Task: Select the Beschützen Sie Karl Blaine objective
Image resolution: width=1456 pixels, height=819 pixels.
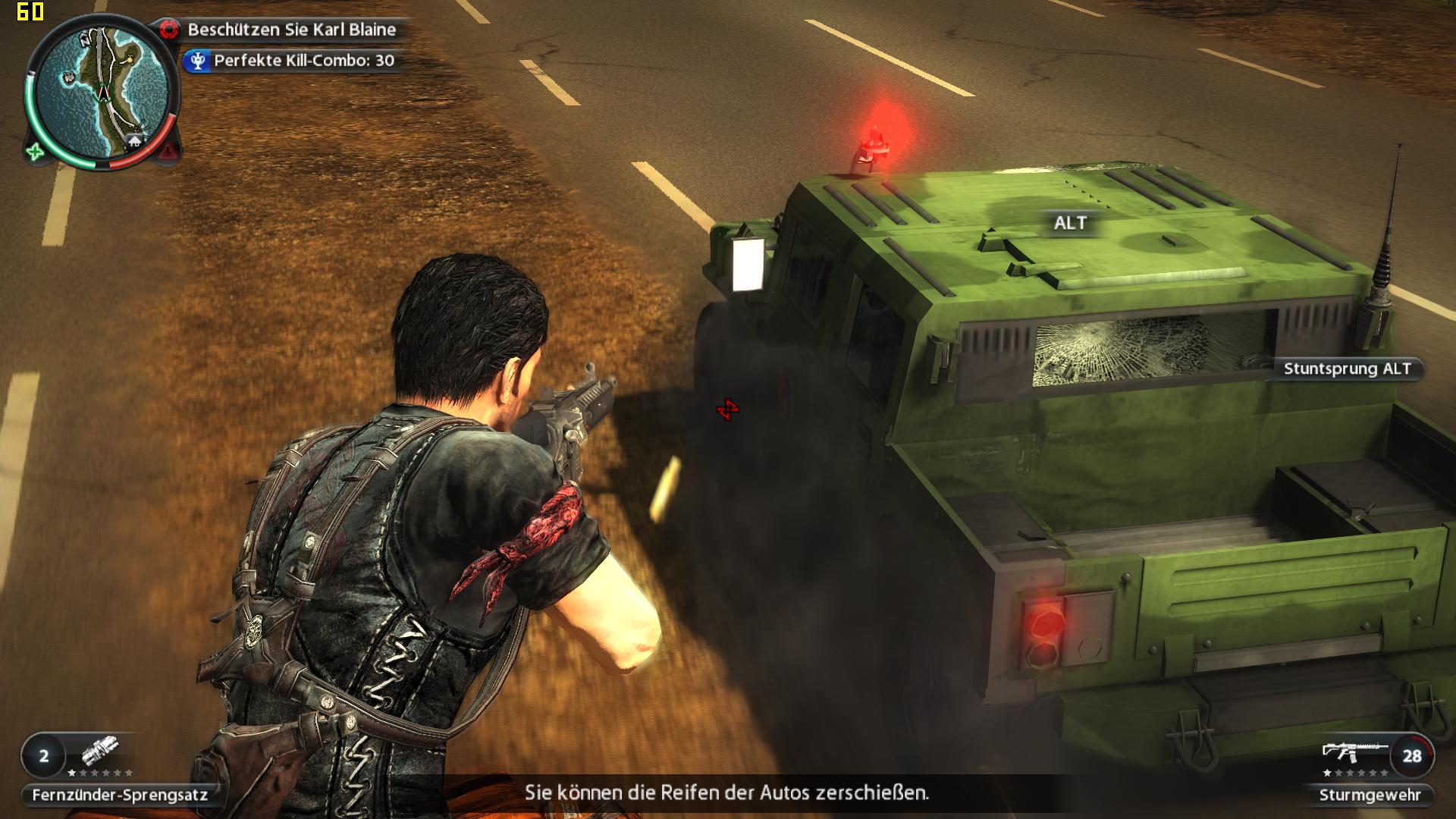Action: click(291, 30)
